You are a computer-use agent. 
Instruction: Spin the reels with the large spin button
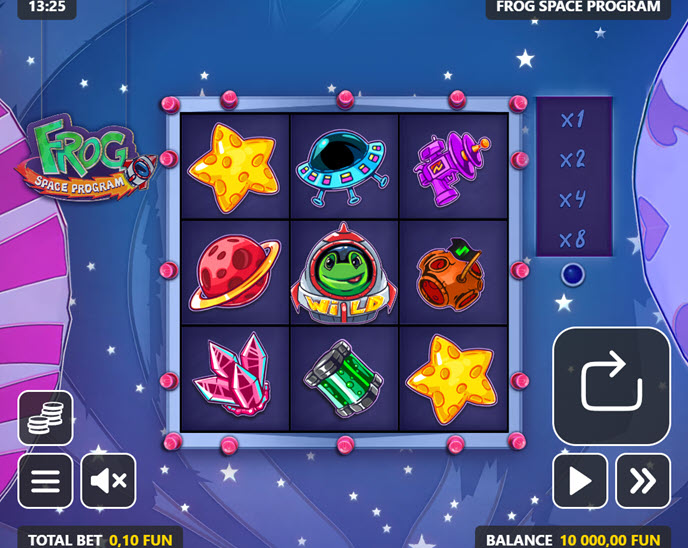point(611,386)
